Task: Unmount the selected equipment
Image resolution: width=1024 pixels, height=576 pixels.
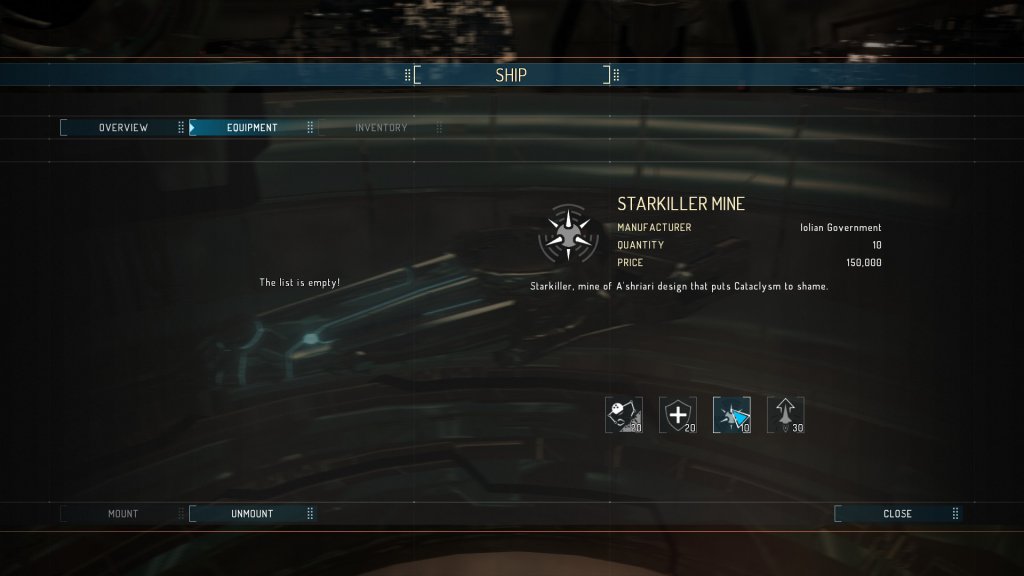Action: click(251, 514)
